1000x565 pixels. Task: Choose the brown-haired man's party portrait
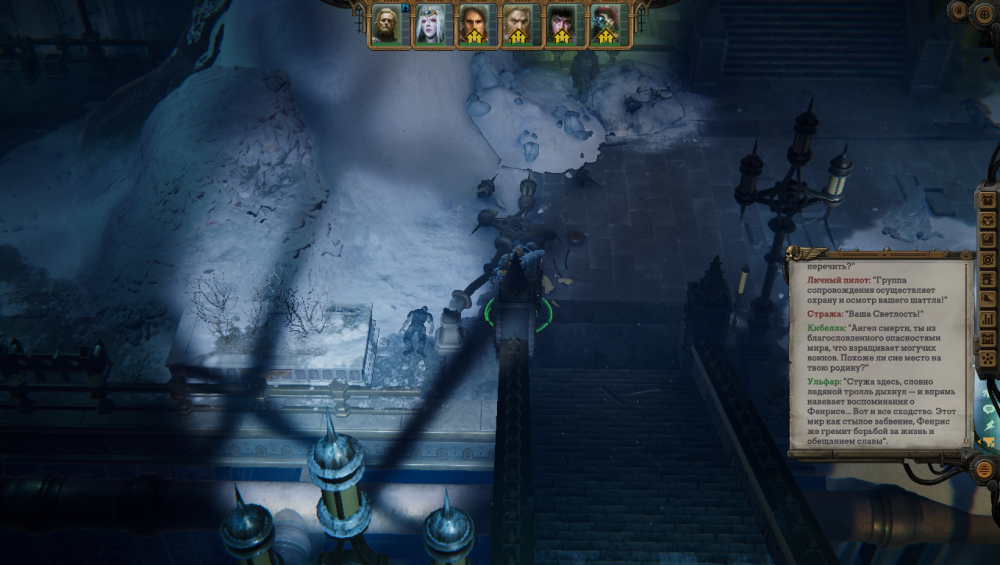click(x=473, y=24)
